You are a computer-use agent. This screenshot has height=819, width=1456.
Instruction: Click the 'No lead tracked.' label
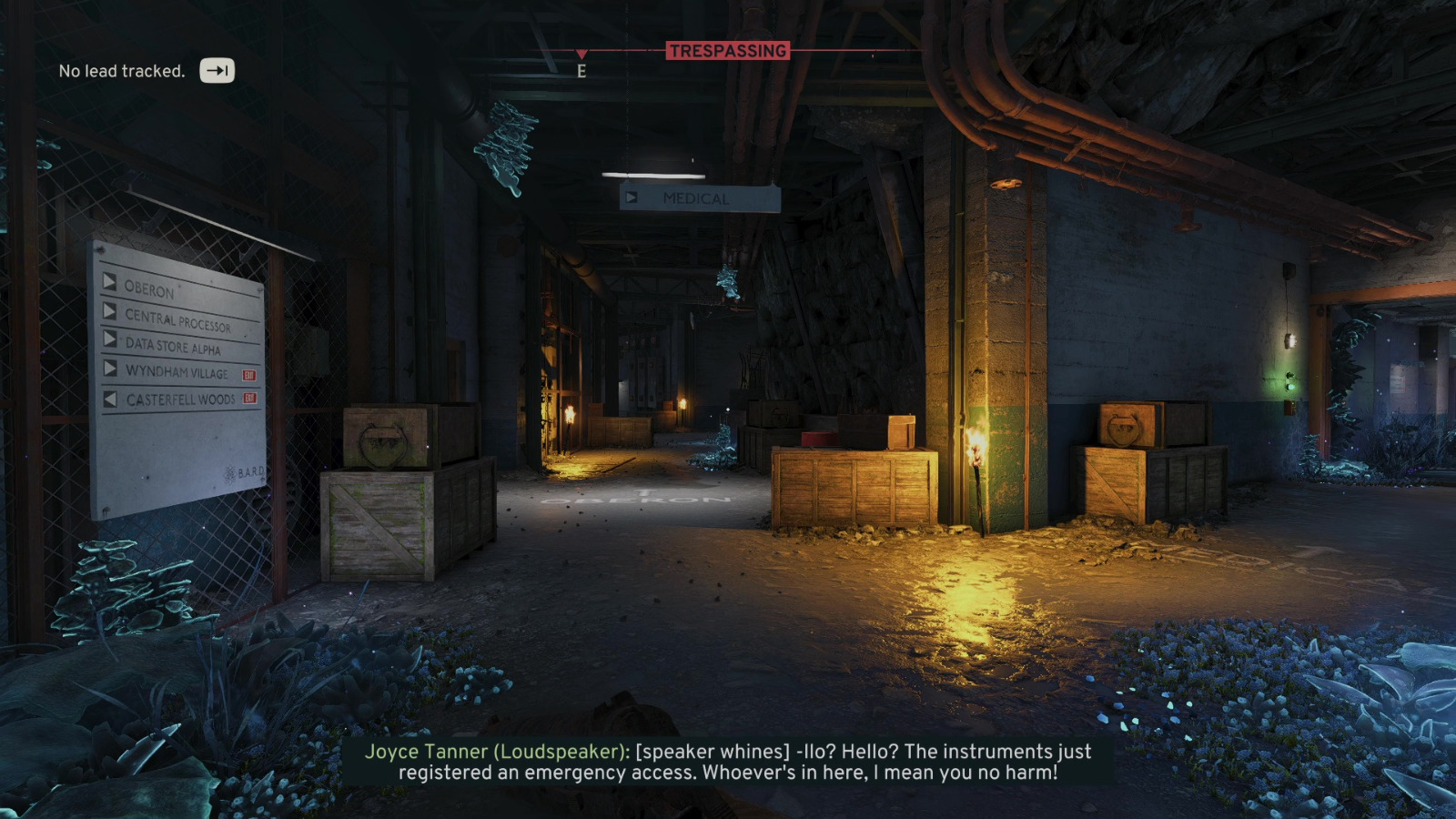click(121, 69)
